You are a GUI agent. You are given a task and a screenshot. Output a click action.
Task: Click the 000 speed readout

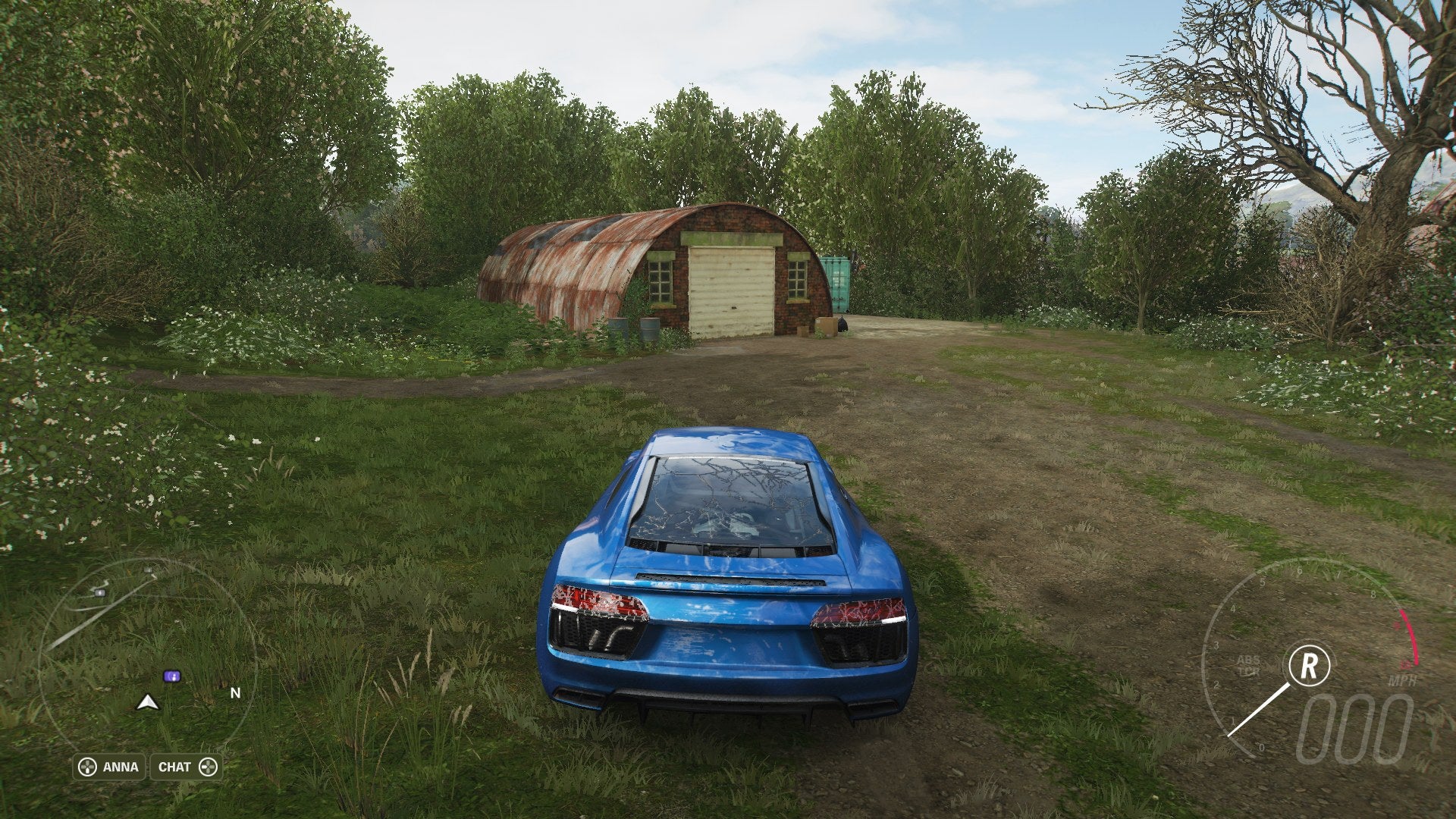click(1354, 726)
